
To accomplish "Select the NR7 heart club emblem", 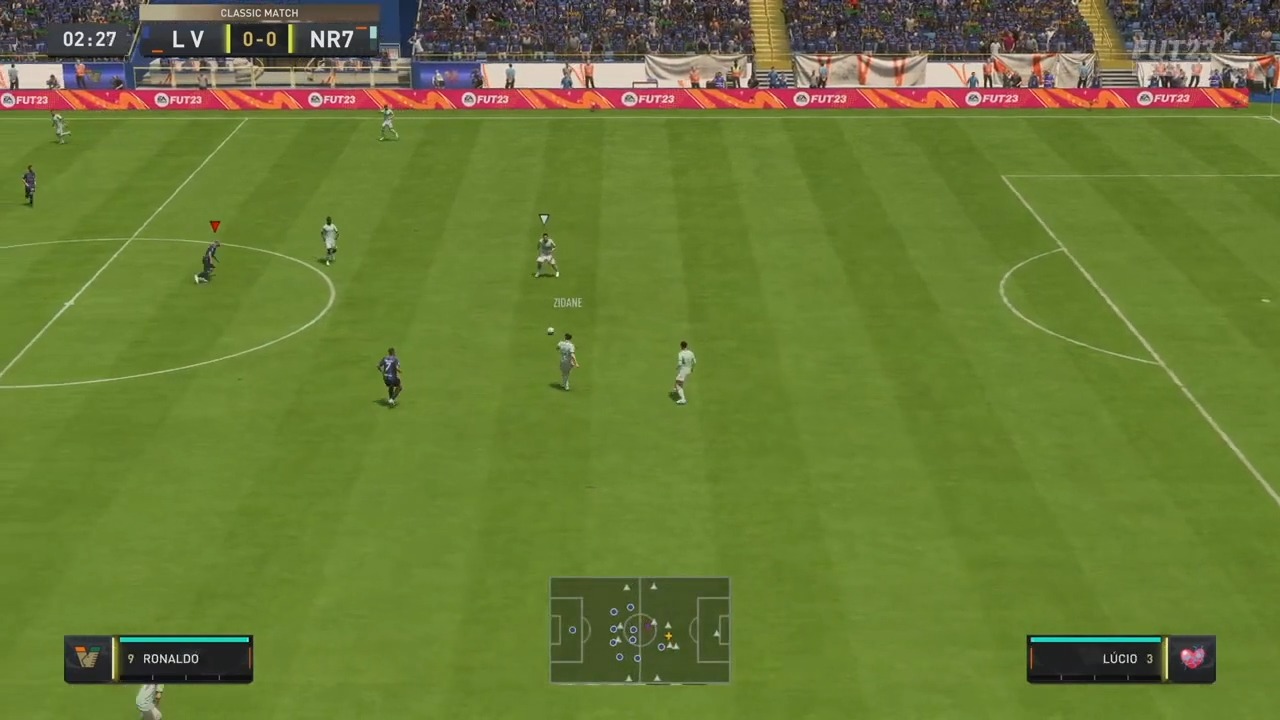I will (1193, 658).
